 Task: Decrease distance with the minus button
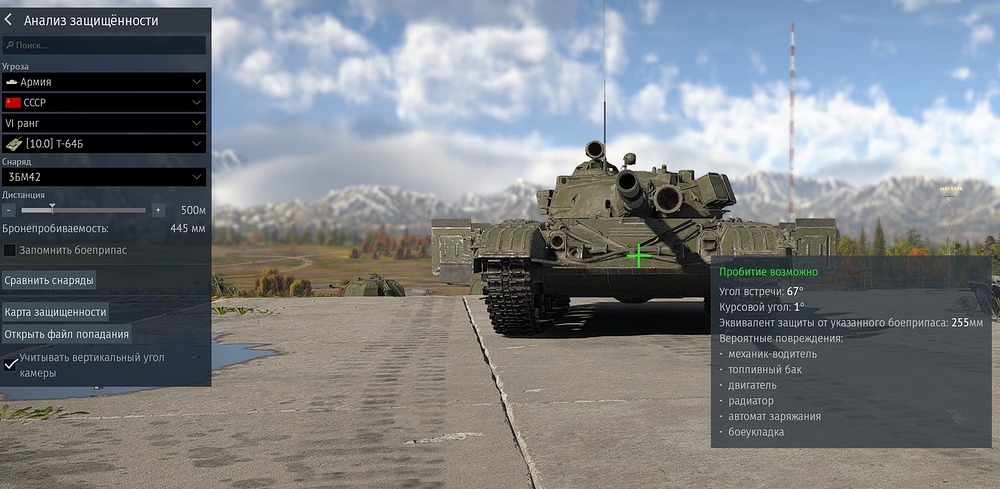click(9, 211)
